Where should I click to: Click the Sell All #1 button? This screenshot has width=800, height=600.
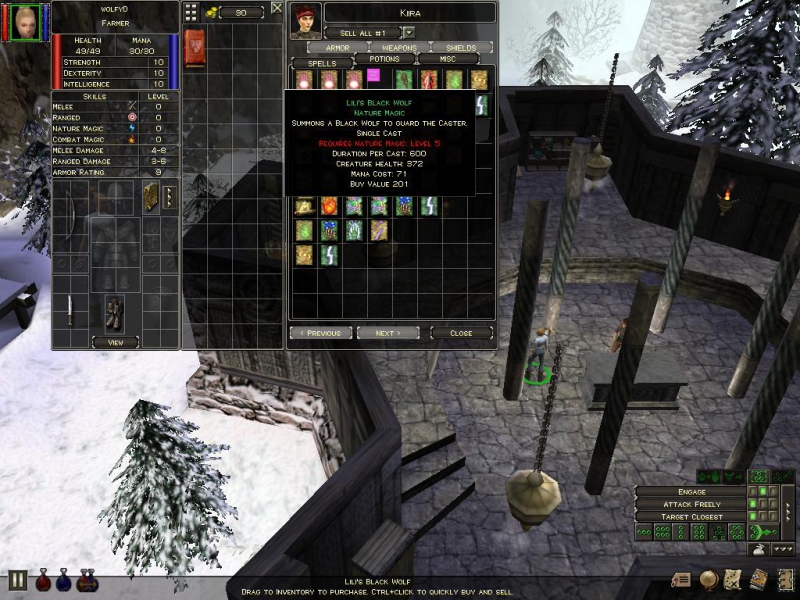pyautogui.click(x=363, y=33)
